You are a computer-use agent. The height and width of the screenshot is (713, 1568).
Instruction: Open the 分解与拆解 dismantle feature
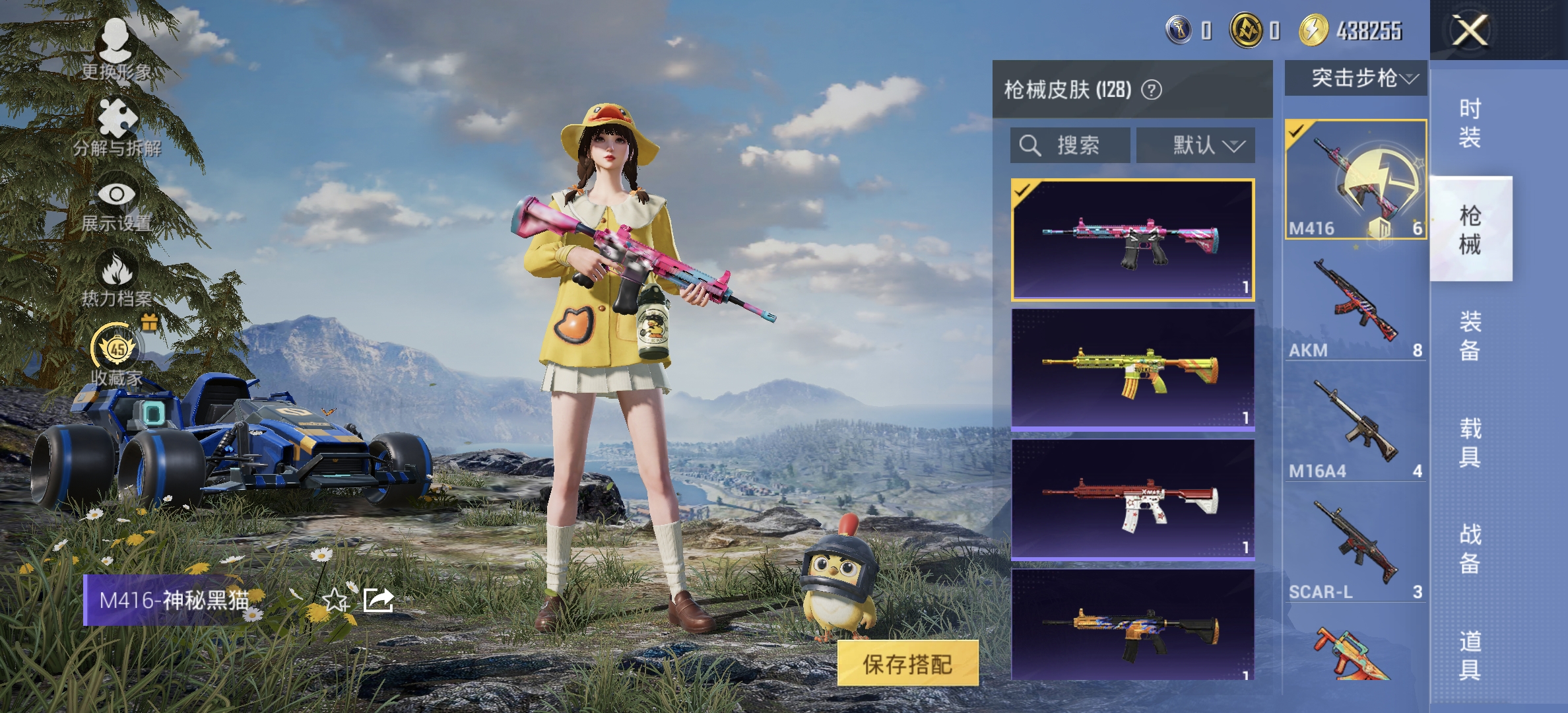click(115, 125)
